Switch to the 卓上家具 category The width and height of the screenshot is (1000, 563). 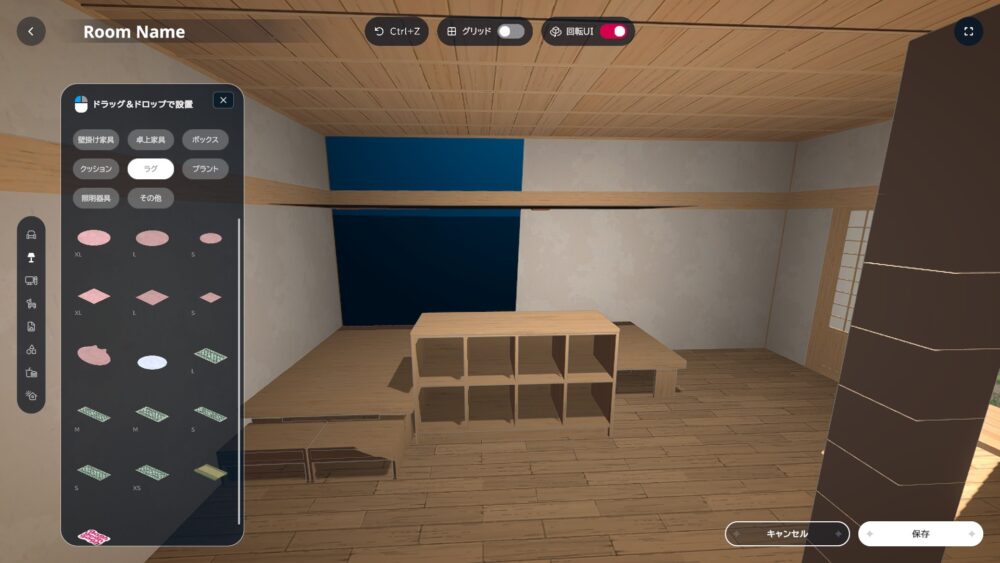click(x=151, y=140)
